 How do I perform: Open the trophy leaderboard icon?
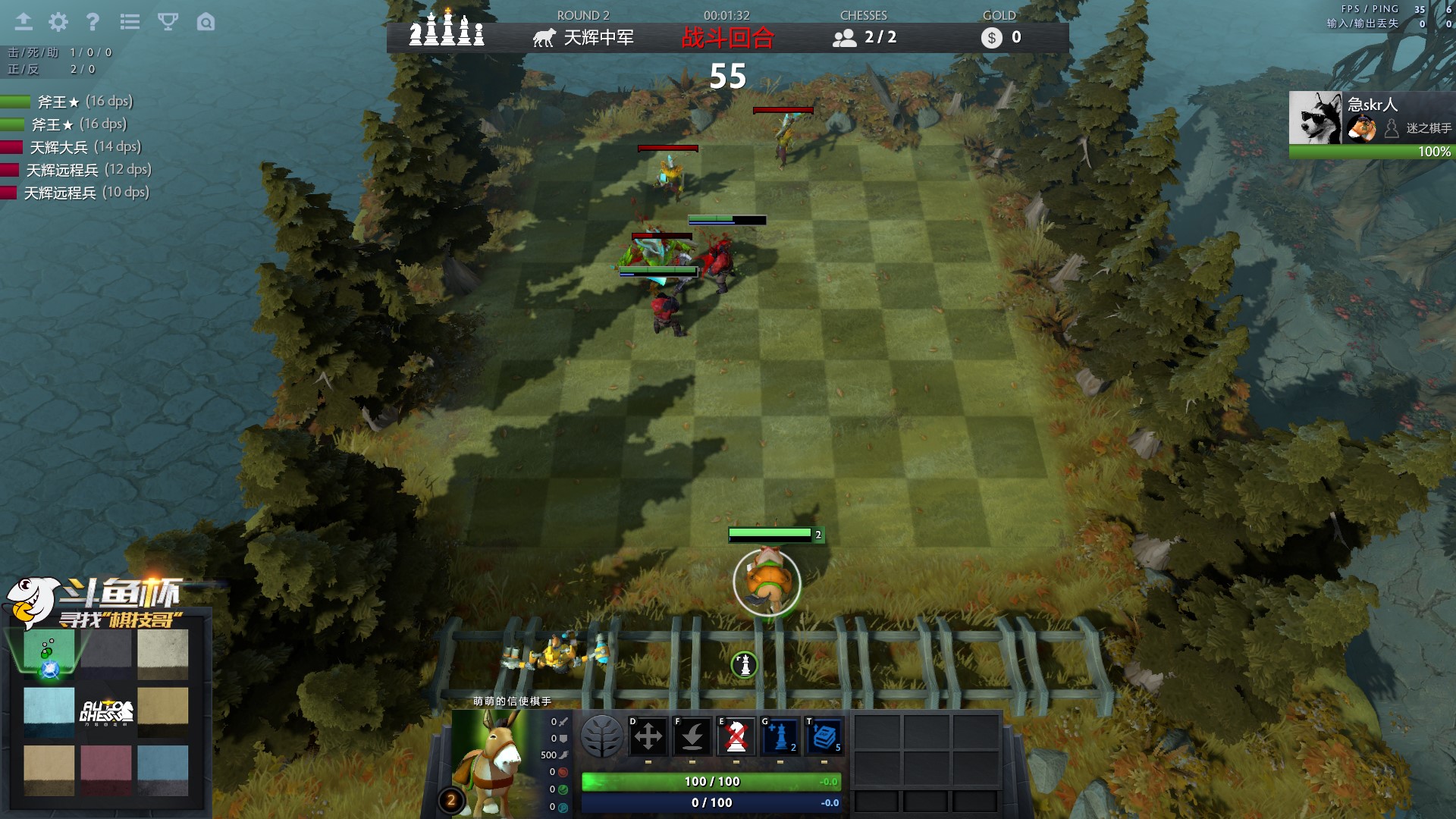click(168, 22)
